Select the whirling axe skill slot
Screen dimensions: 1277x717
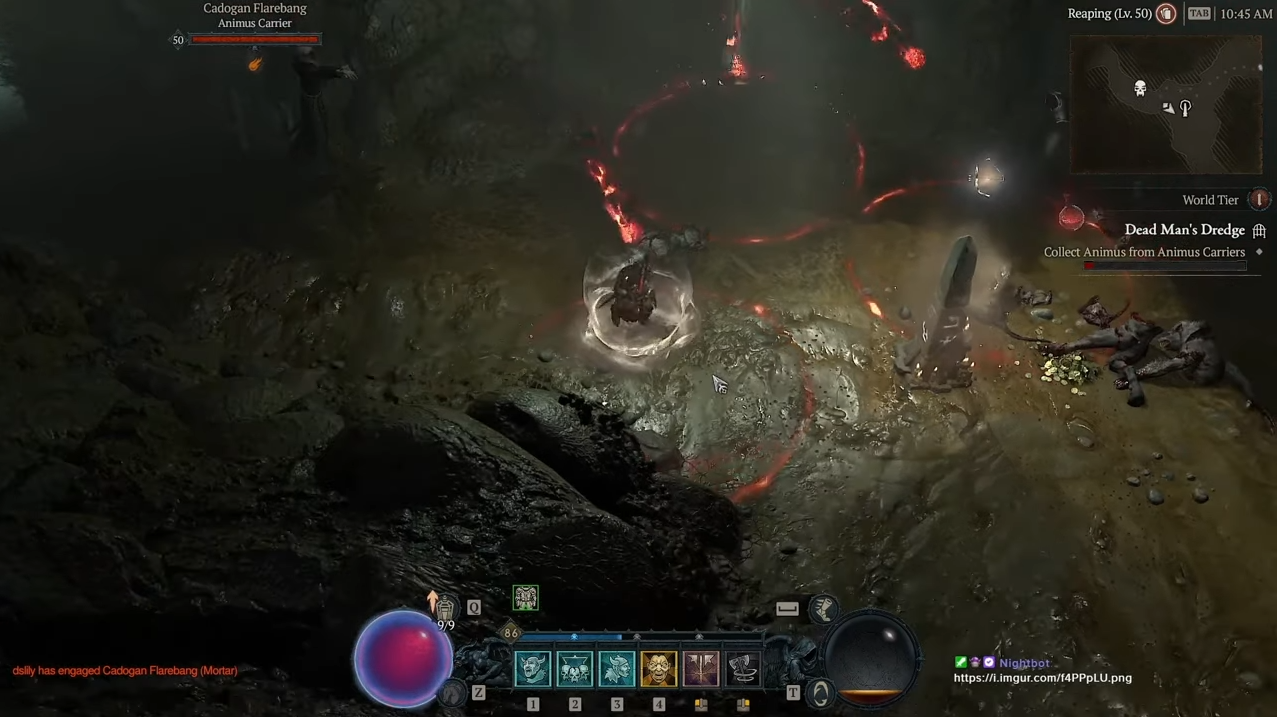pyautogui.click(x=742, y=669)
